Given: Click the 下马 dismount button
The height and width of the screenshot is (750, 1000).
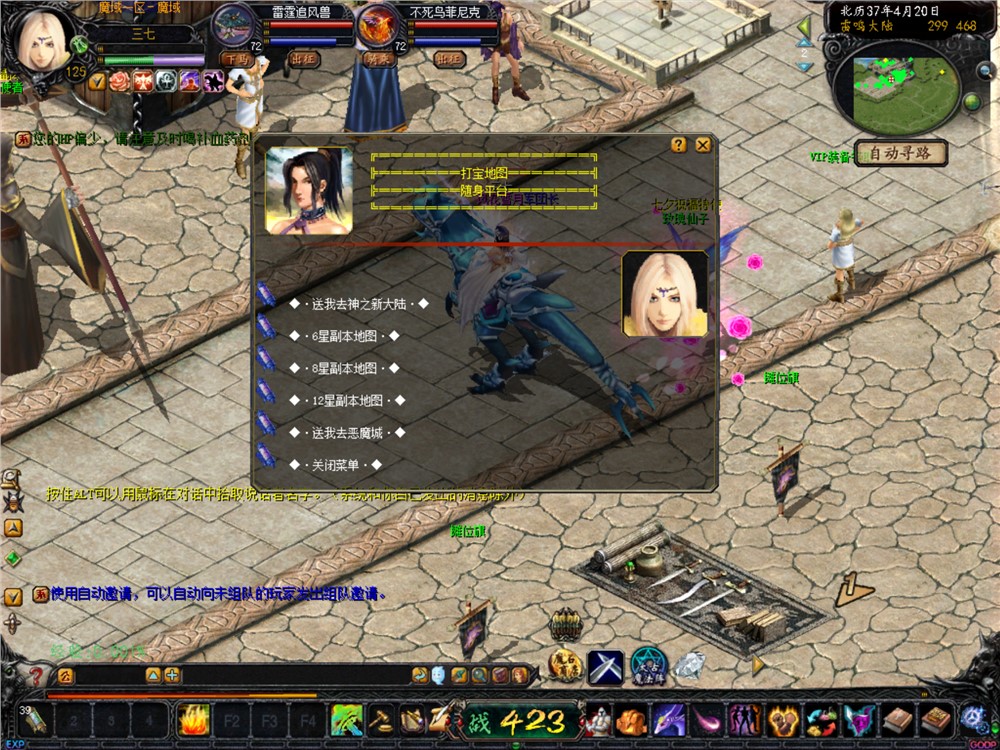Looking at the screenshot, I should coord(237,59).
